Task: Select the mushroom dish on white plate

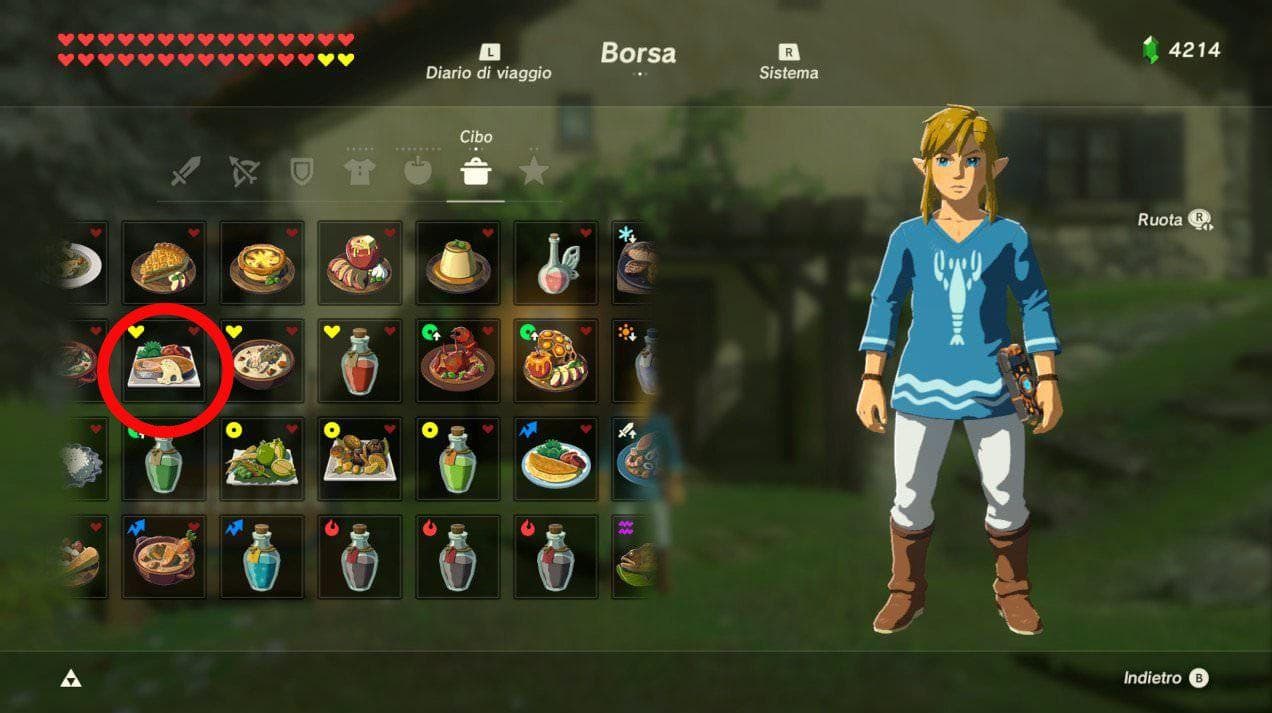Action: pyautogui.click(x=360, y=460)
